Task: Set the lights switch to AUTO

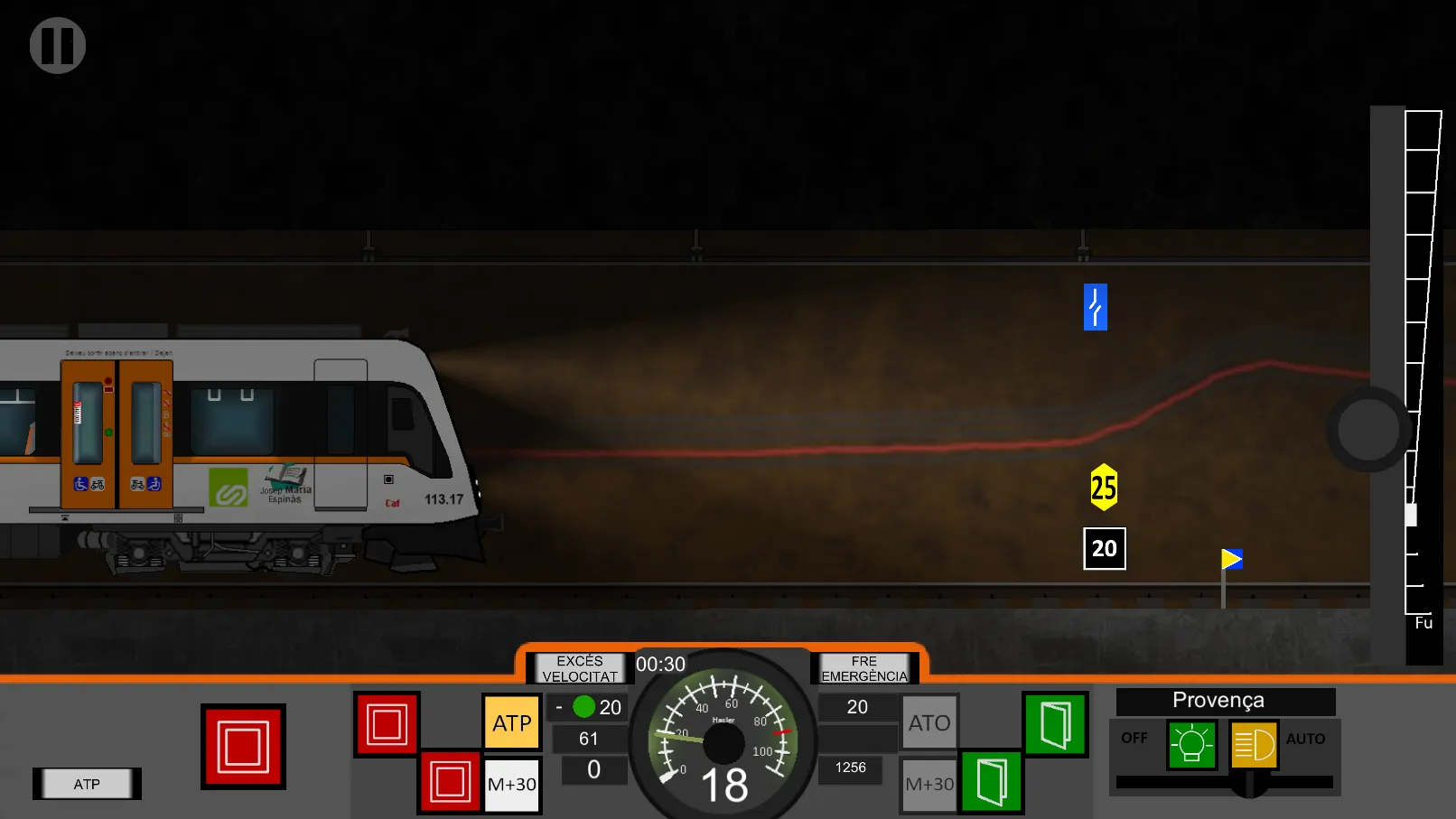Action: (1308, 739)
